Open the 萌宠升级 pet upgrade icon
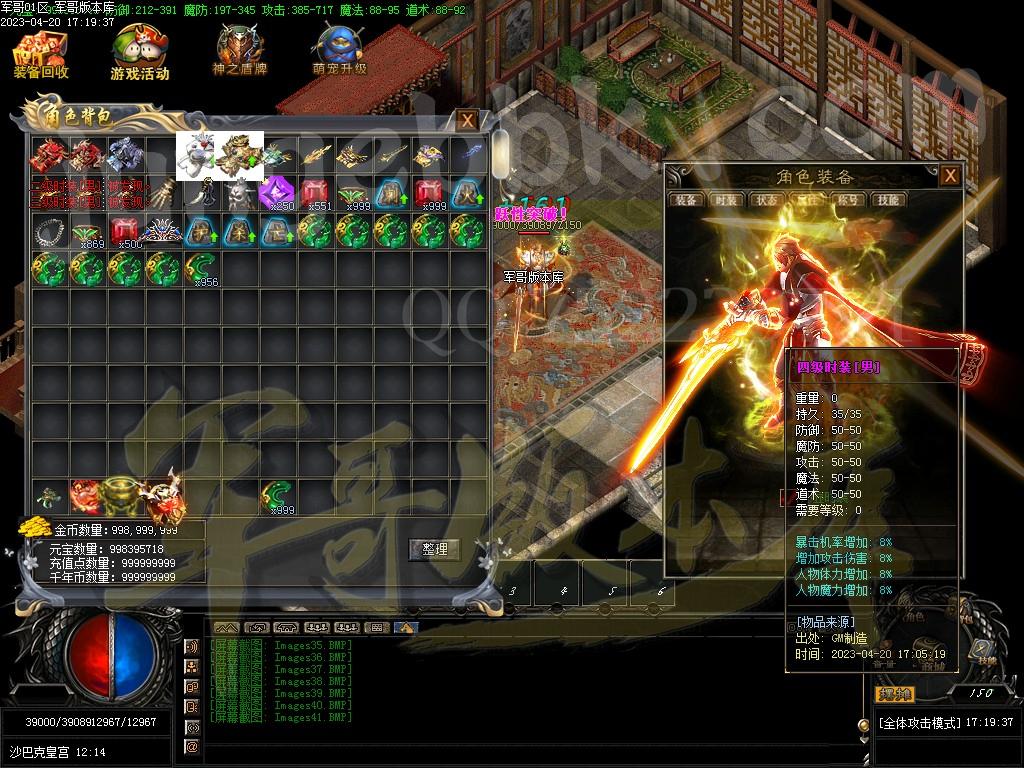The width and height of the screenshot is (1024, 768). point(339,54)
